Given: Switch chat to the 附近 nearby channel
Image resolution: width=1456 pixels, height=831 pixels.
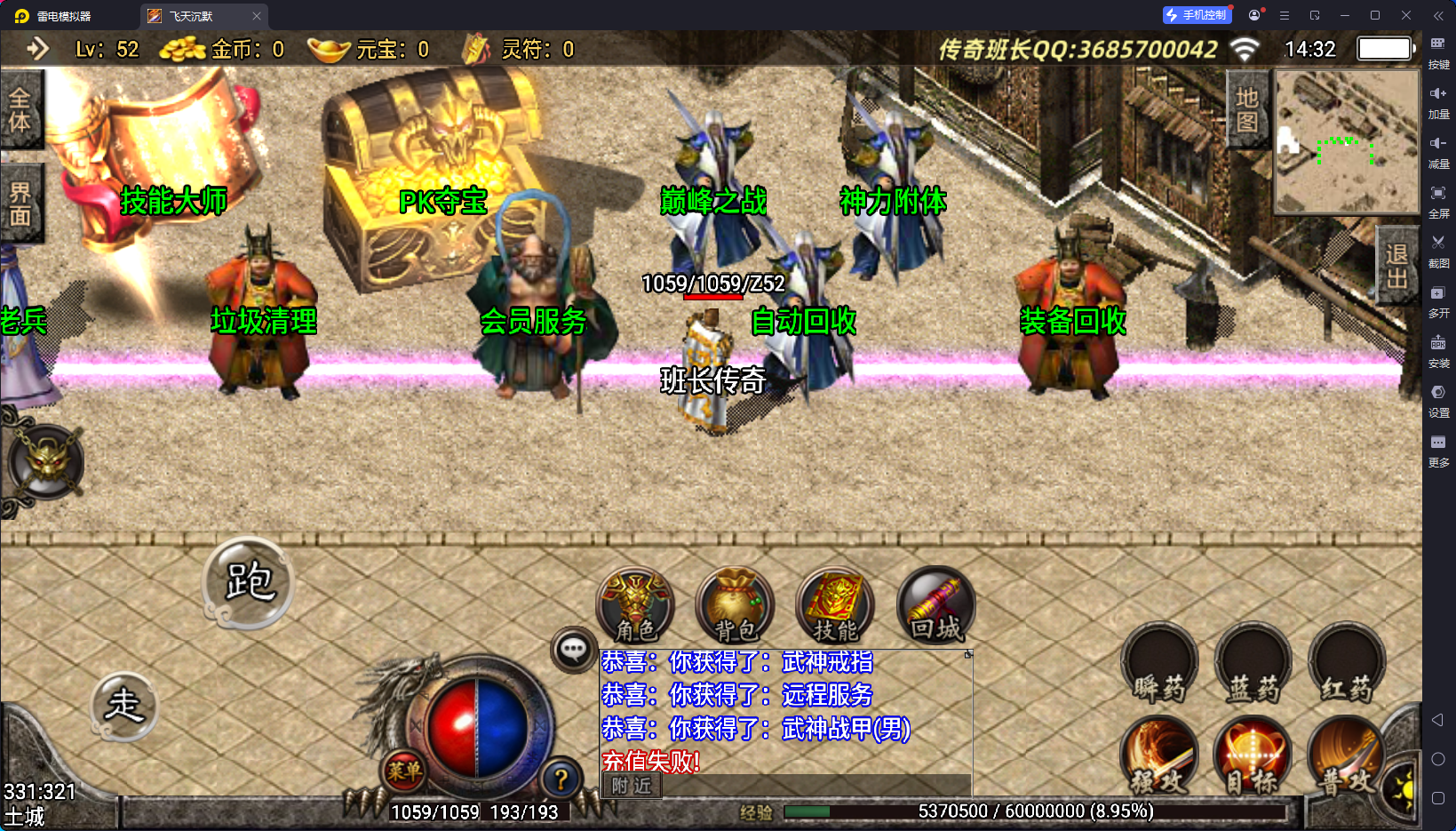Looking at the screenshot, I should [632, 786].
